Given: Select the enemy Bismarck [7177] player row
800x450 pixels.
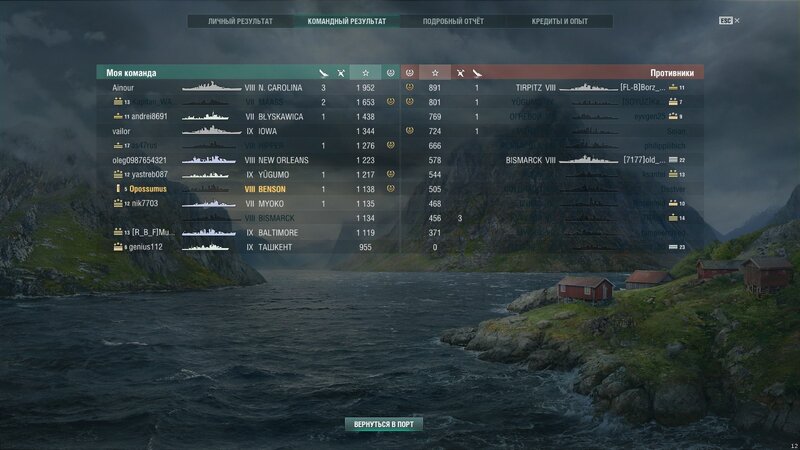Looking at the screenshot, I should tap(590, 160).
